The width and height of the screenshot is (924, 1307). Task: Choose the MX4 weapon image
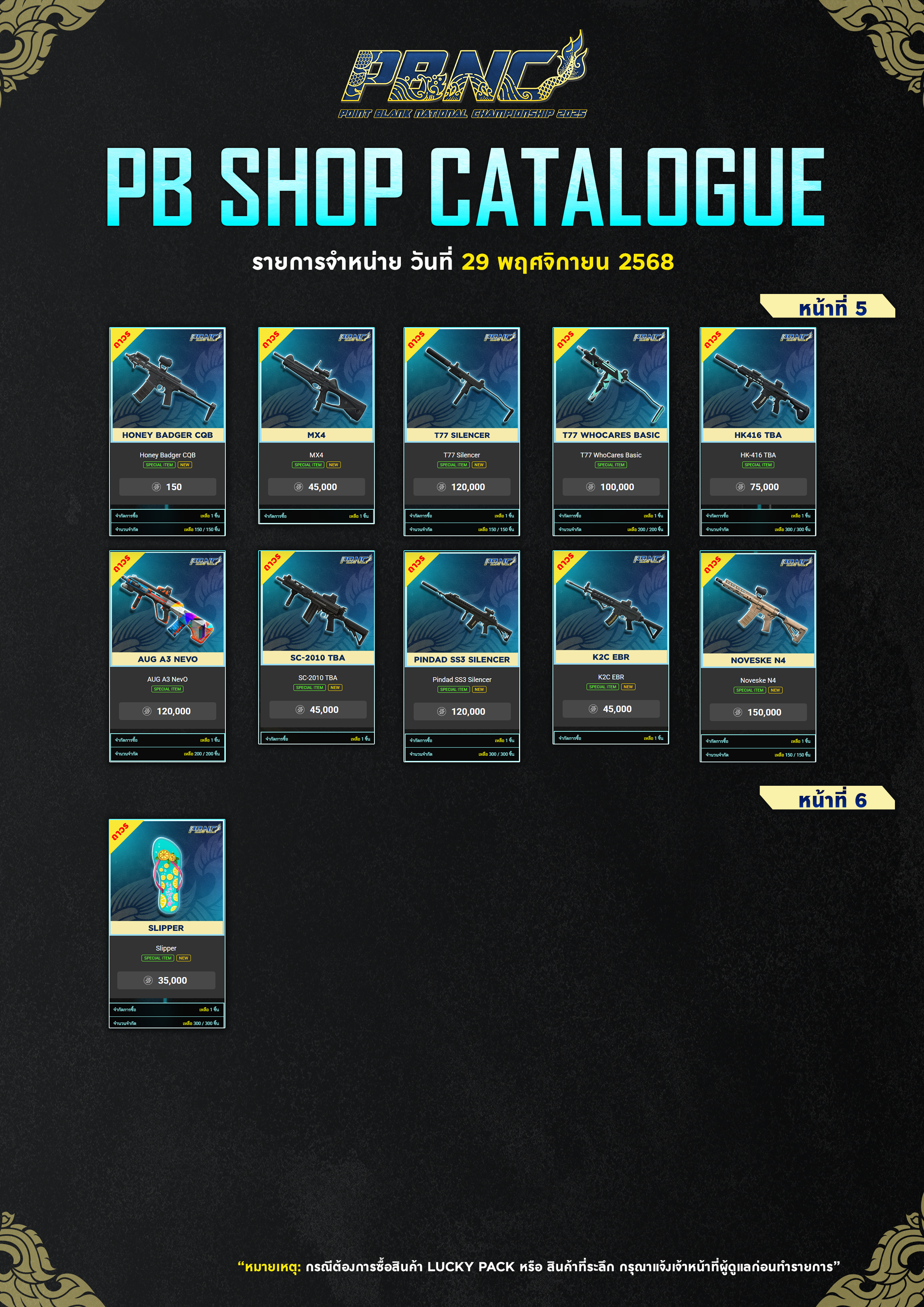(x=317, y=379)
